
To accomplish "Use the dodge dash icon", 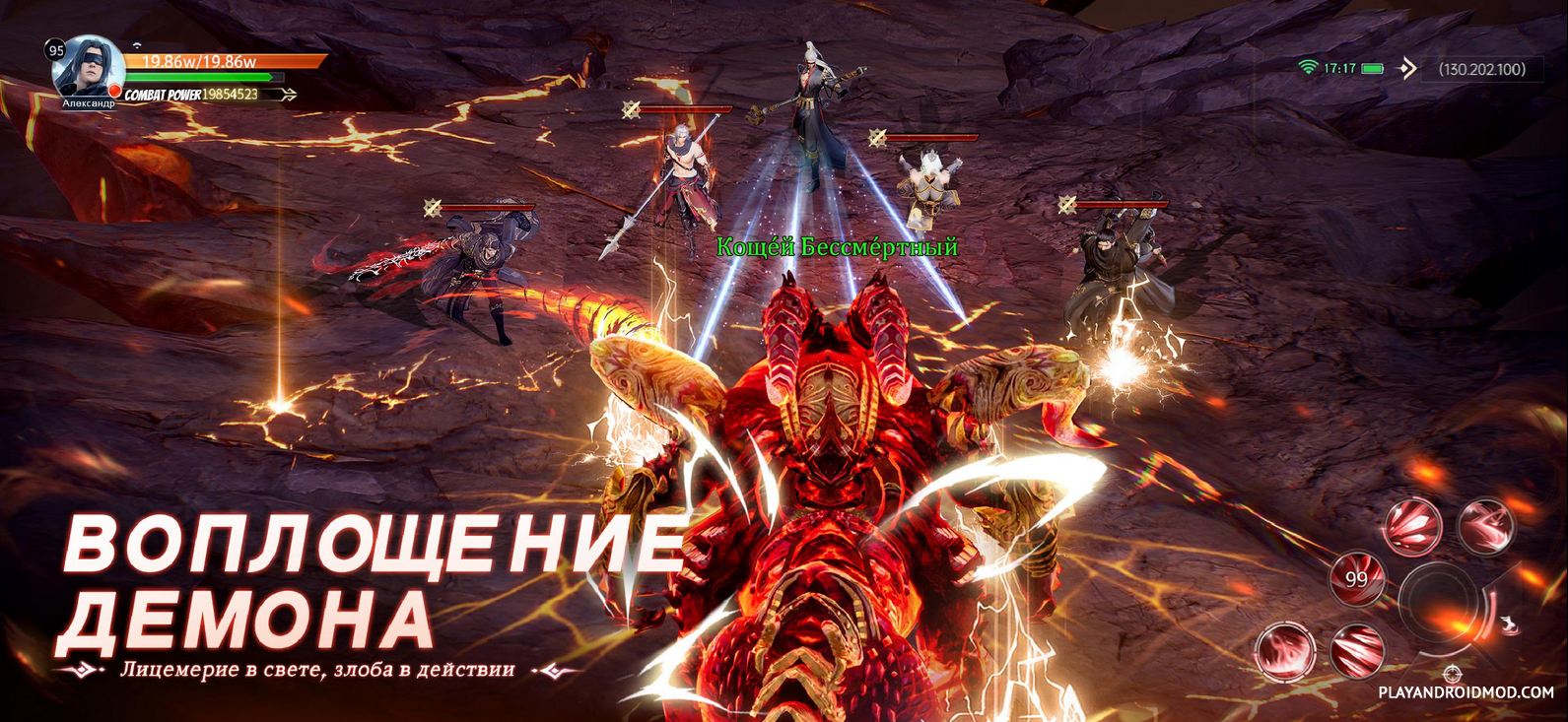I will click(x=1509, y=626).
